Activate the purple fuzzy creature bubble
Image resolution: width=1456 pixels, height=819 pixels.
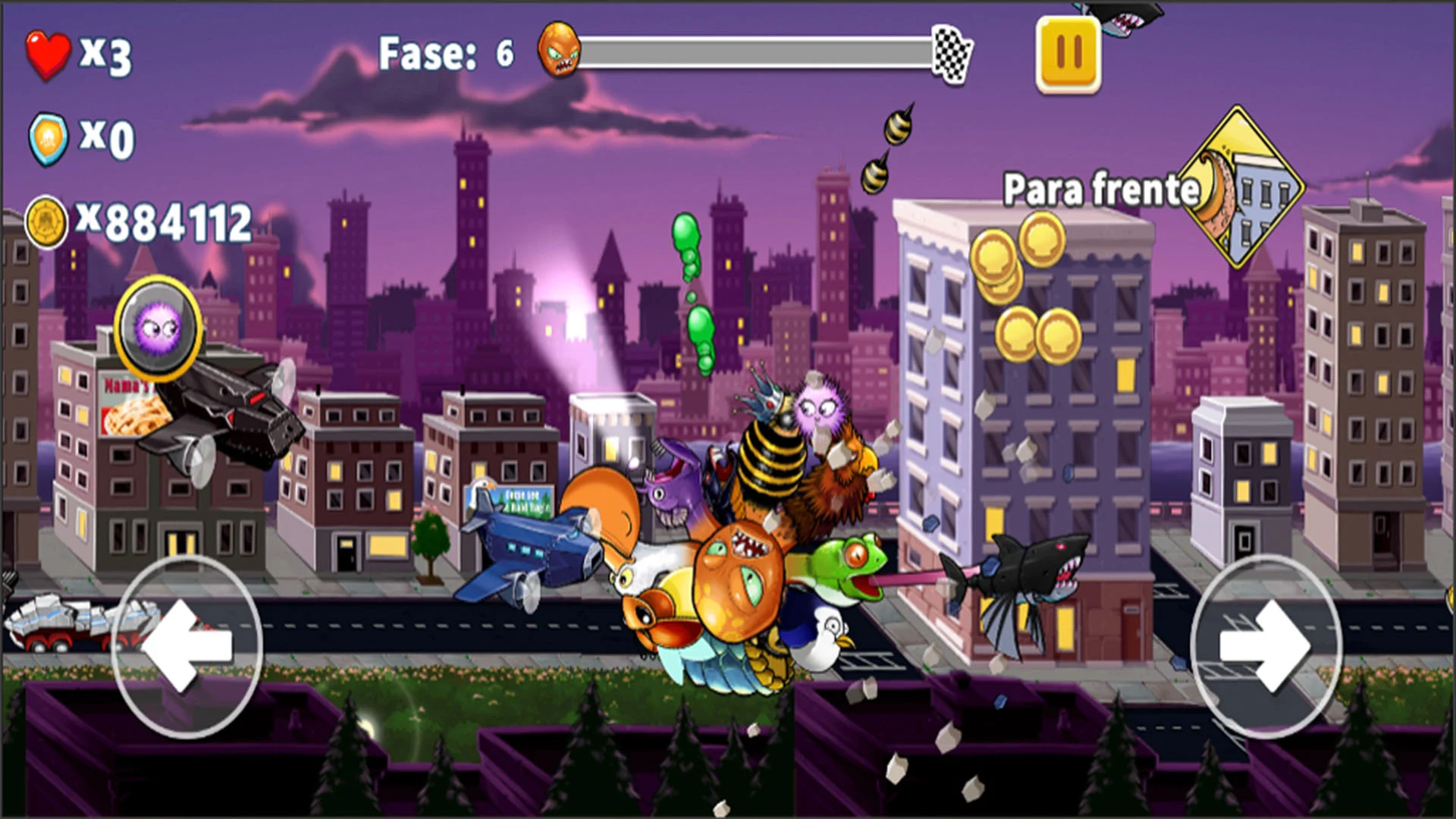[158, 328]
